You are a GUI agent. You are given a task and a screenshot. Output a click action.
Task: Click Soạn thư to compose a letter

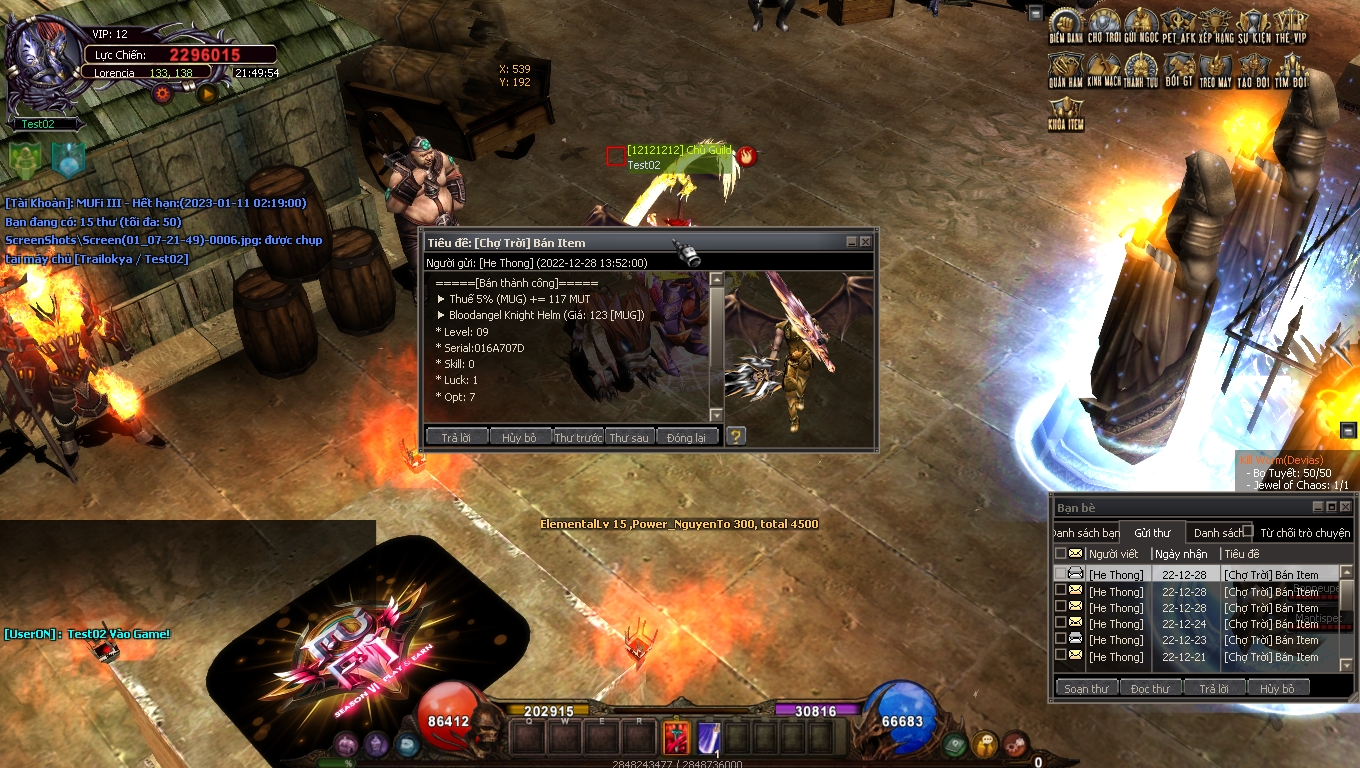[1086, 688]
